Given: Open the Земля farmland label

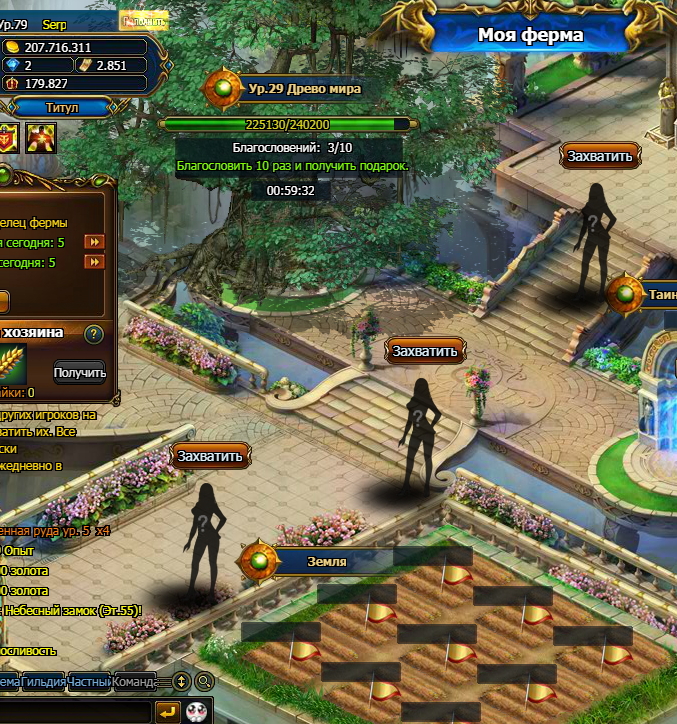Looking at the screenshot, I should point(326,561).
